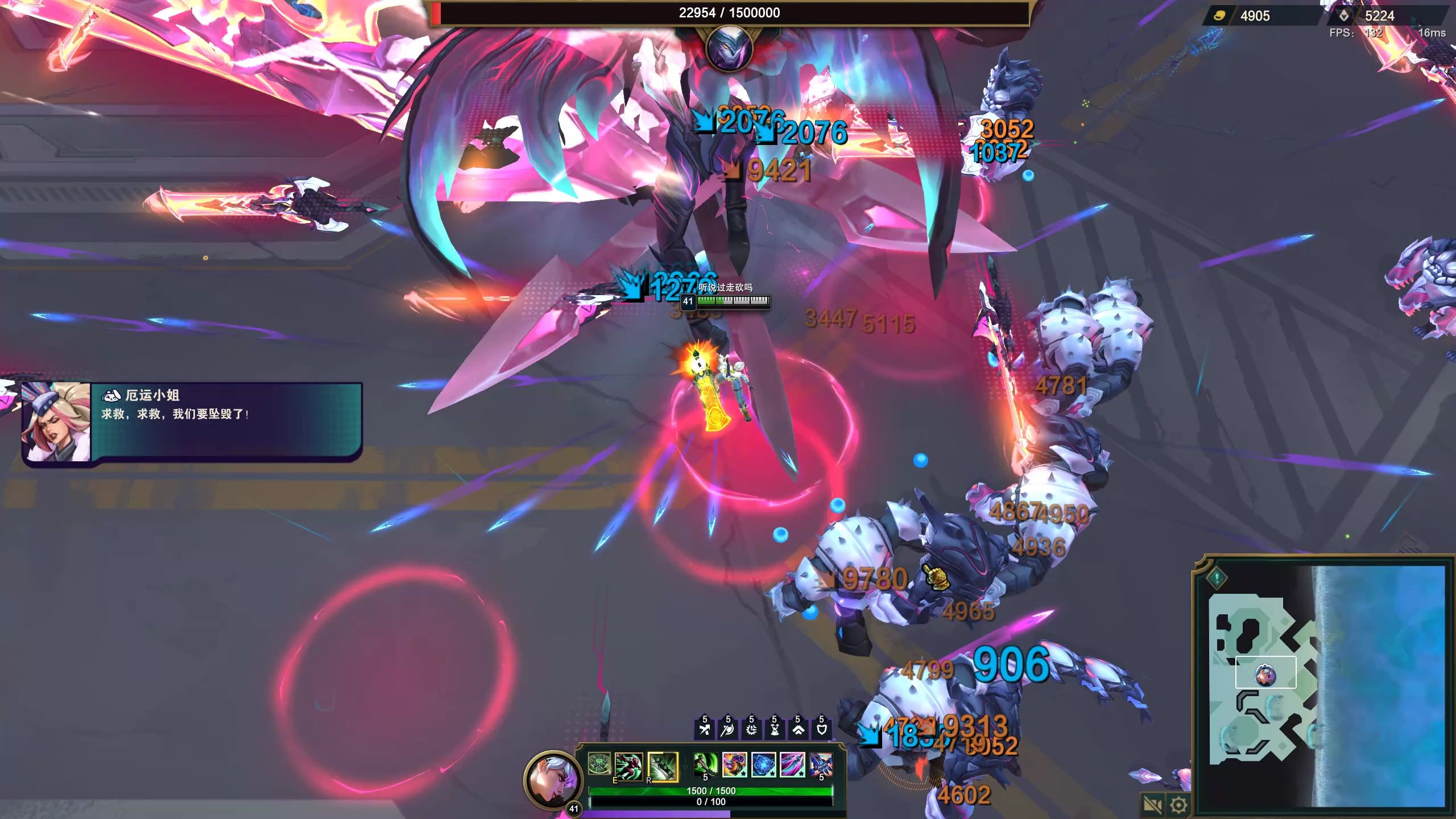1456x819 pixels.
Task: Select the pink blades augment icon
Action: pos(792,764)
